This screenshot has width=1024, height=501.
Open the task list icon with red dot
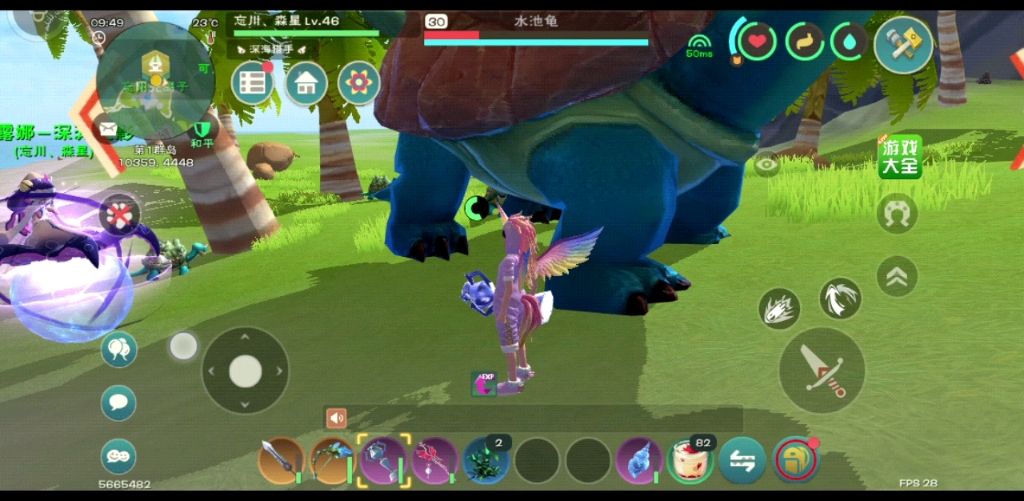(253, 83)
